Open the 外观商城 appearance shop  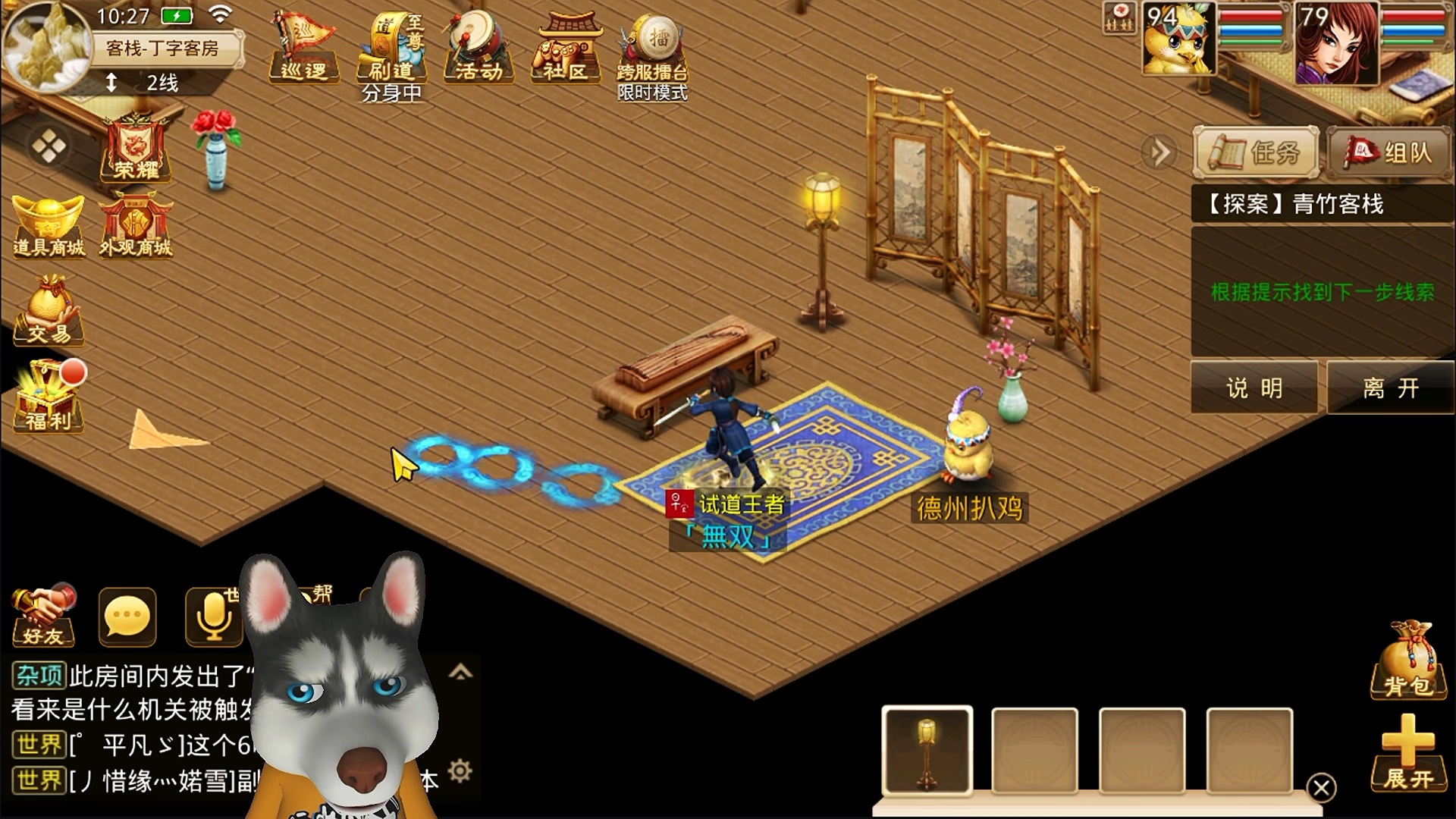point(136,226)
